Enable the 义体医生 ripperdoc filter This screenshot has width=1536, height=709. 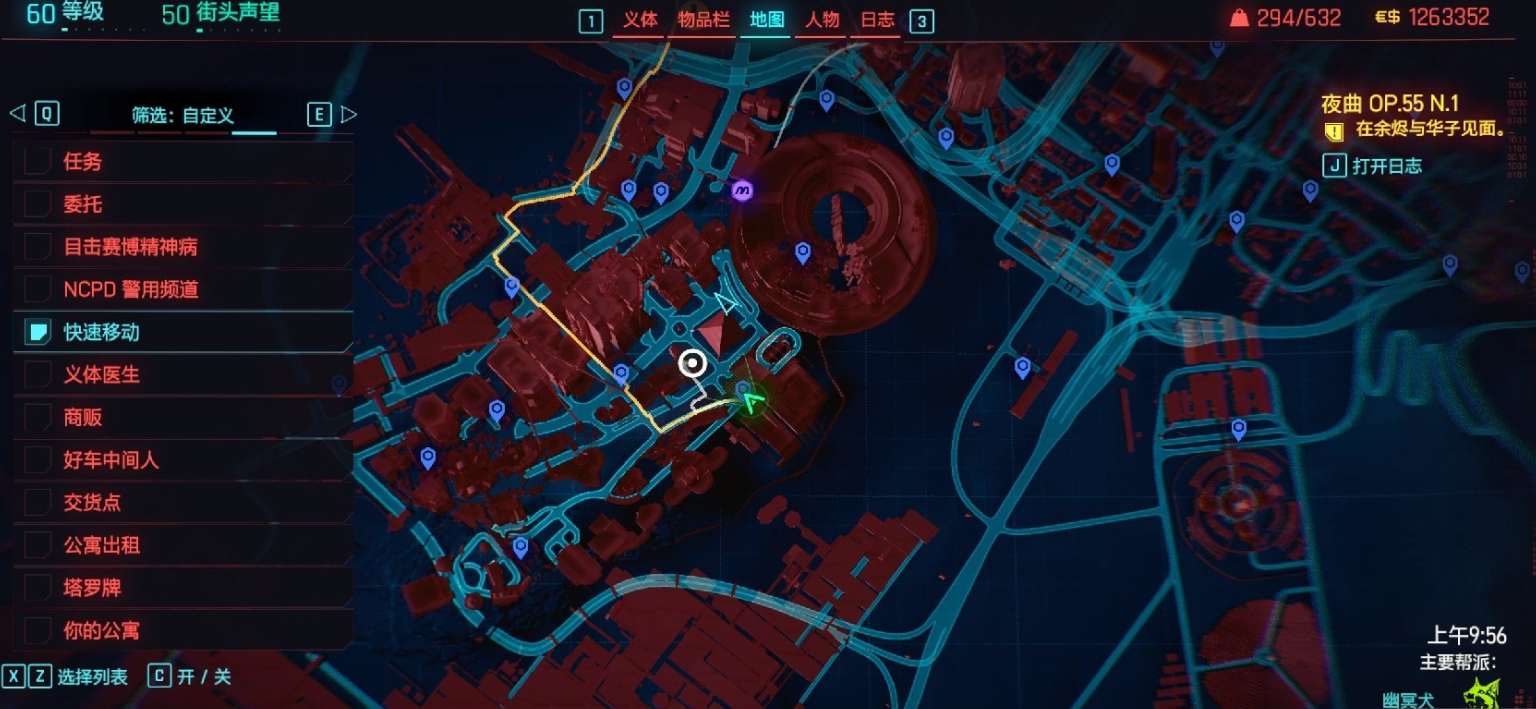tap(38, 375)
